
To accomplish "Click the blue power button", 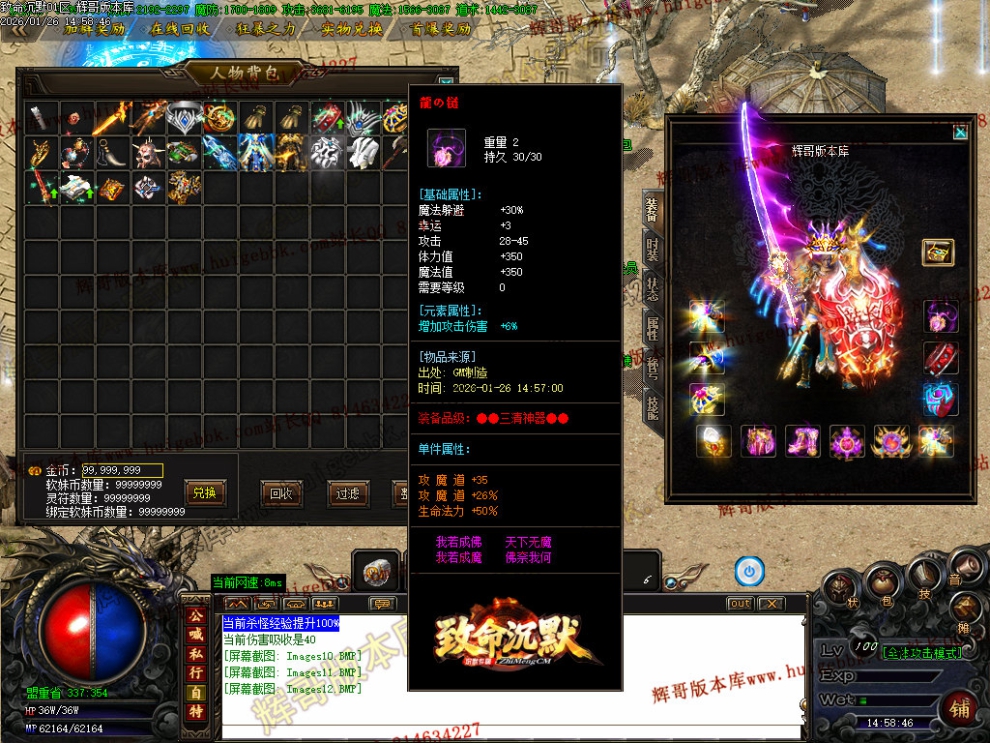I will [748, 571].
